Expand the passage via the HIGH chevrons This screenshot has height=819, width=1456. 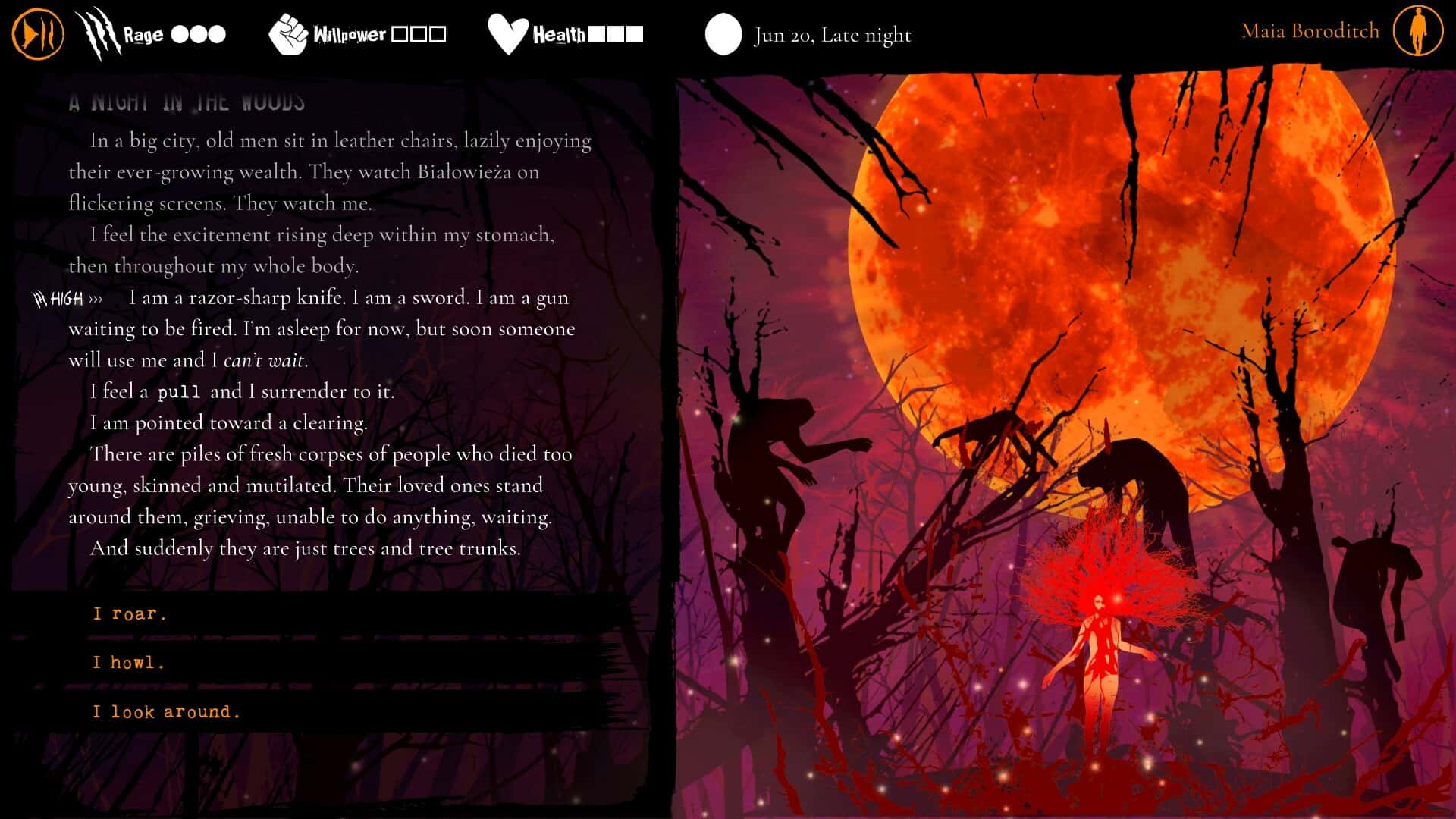point(96,299)
